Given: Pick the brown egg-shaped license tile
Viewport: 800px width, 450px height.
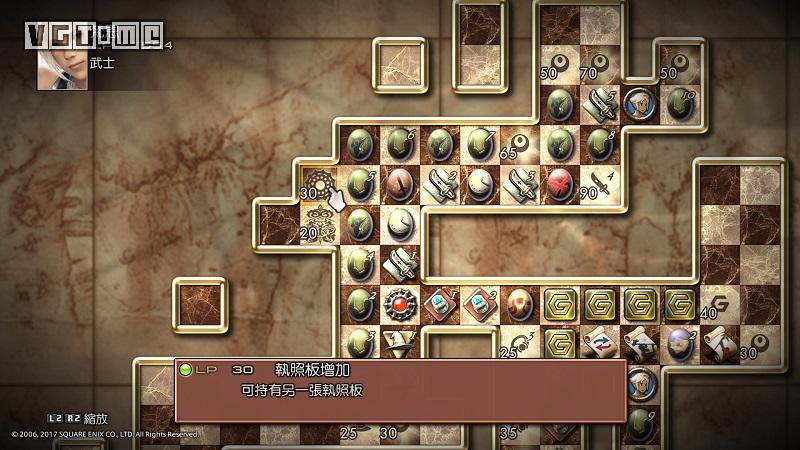Looking at the screenshot, I should tap(520, 302).
